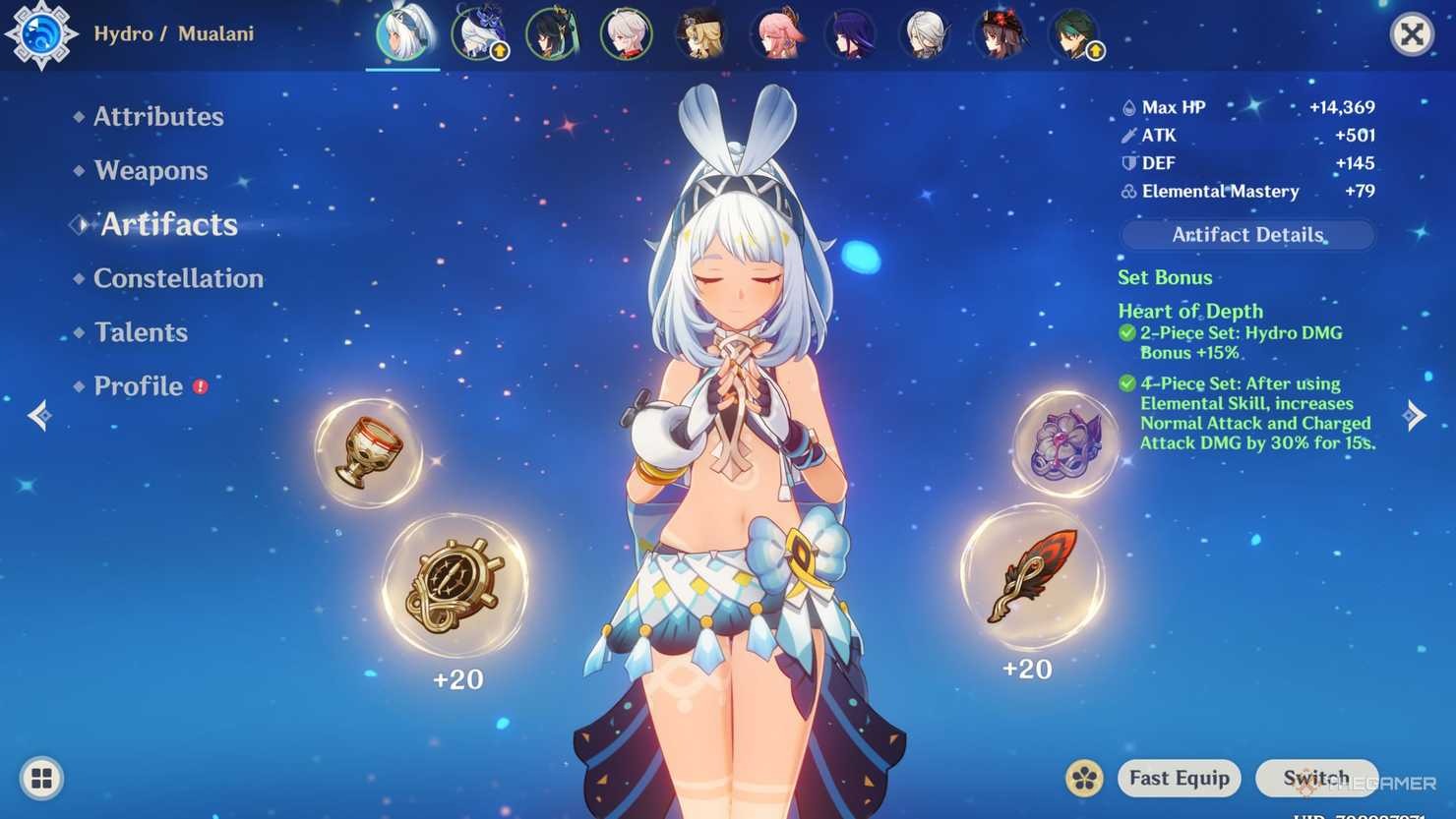Viewport: 1456px width, 819px height.
Task: View the Constellation page
Action: (177, 279)
